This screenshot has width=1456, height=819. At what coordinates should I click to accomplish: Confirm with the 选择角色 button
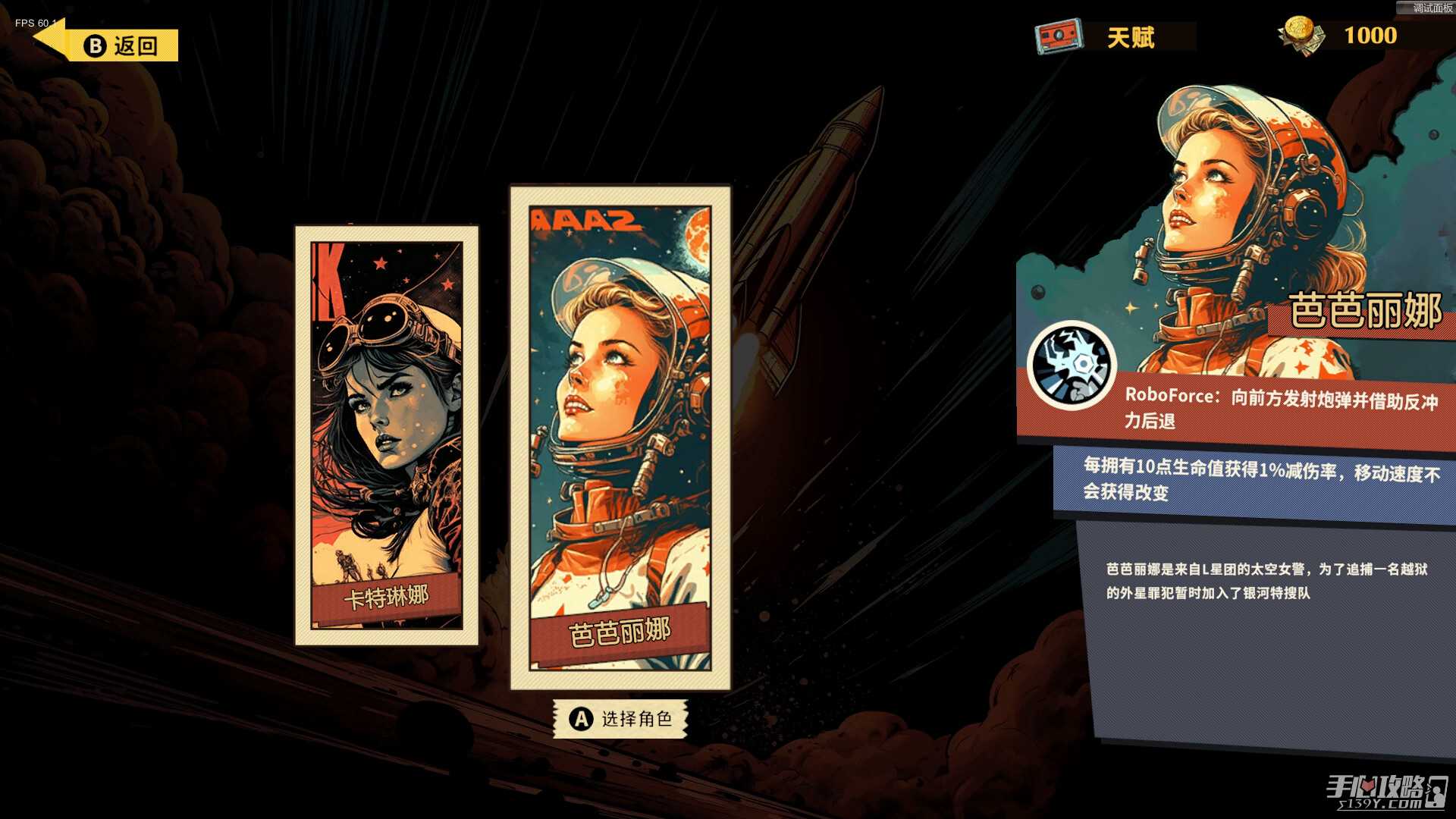620,718
